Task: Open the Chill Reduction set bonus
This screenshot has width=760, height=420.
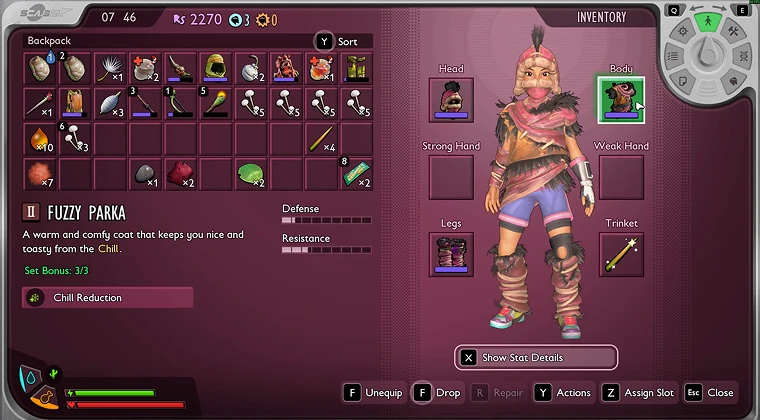Action: coord(108,297)
